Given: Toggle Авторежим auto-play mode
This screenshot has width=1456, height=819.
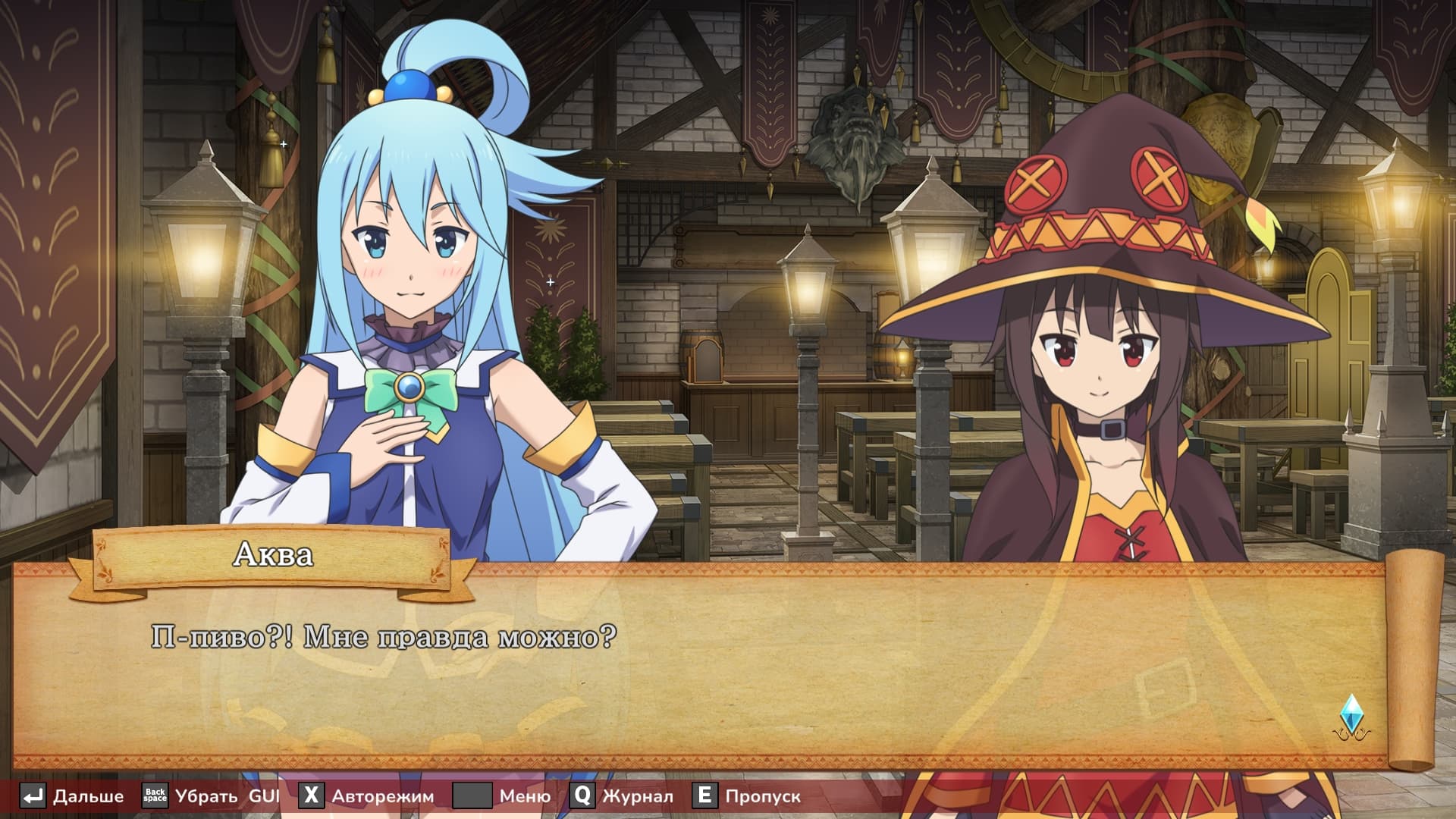Looking at the screenshot, I should (x=367, y=796).
